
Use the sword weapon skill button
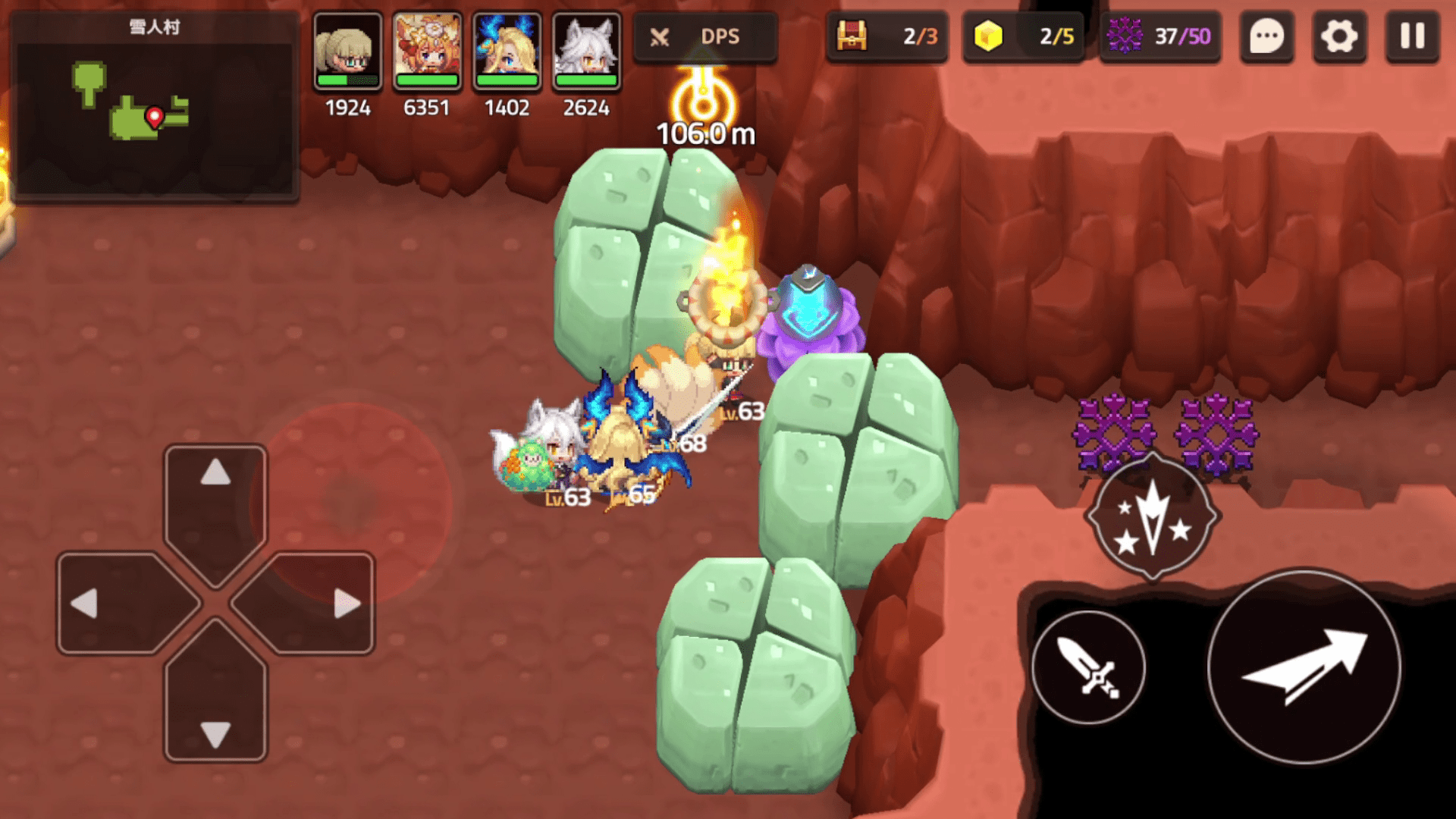pos(1089,667)
